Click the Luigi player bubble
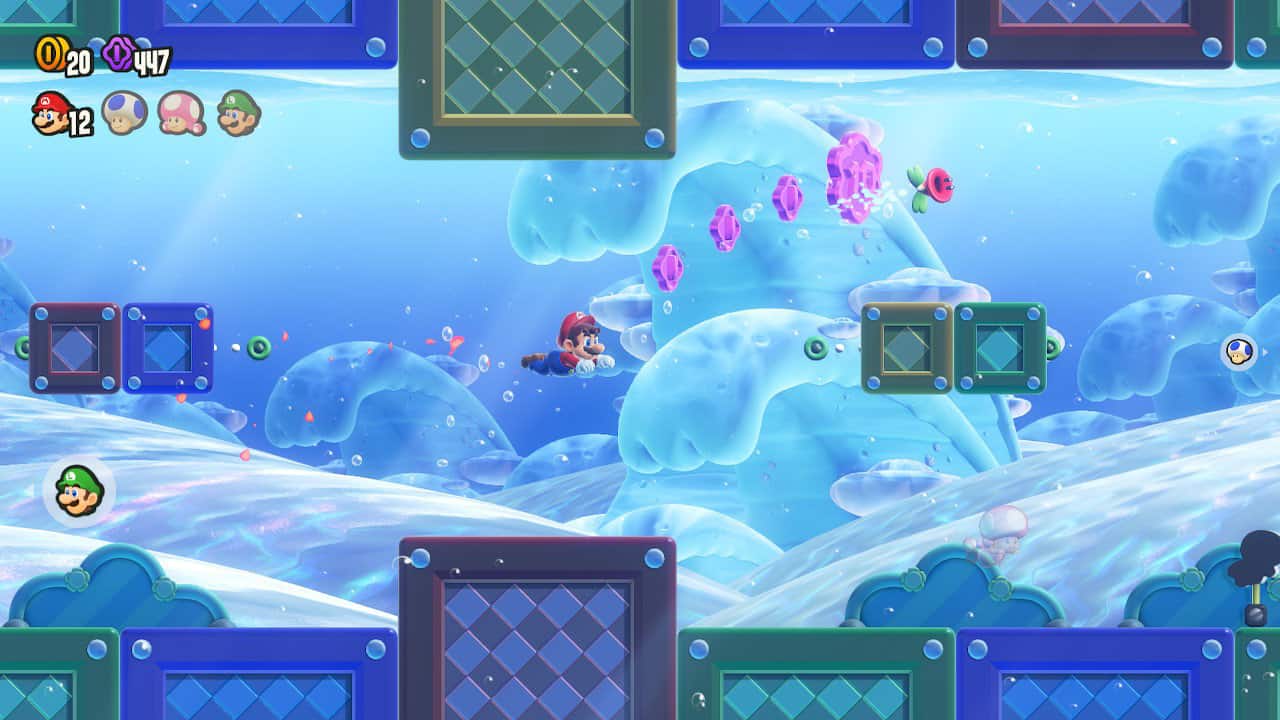Viewport: 1280px width, 720px height. coord(77,490)
